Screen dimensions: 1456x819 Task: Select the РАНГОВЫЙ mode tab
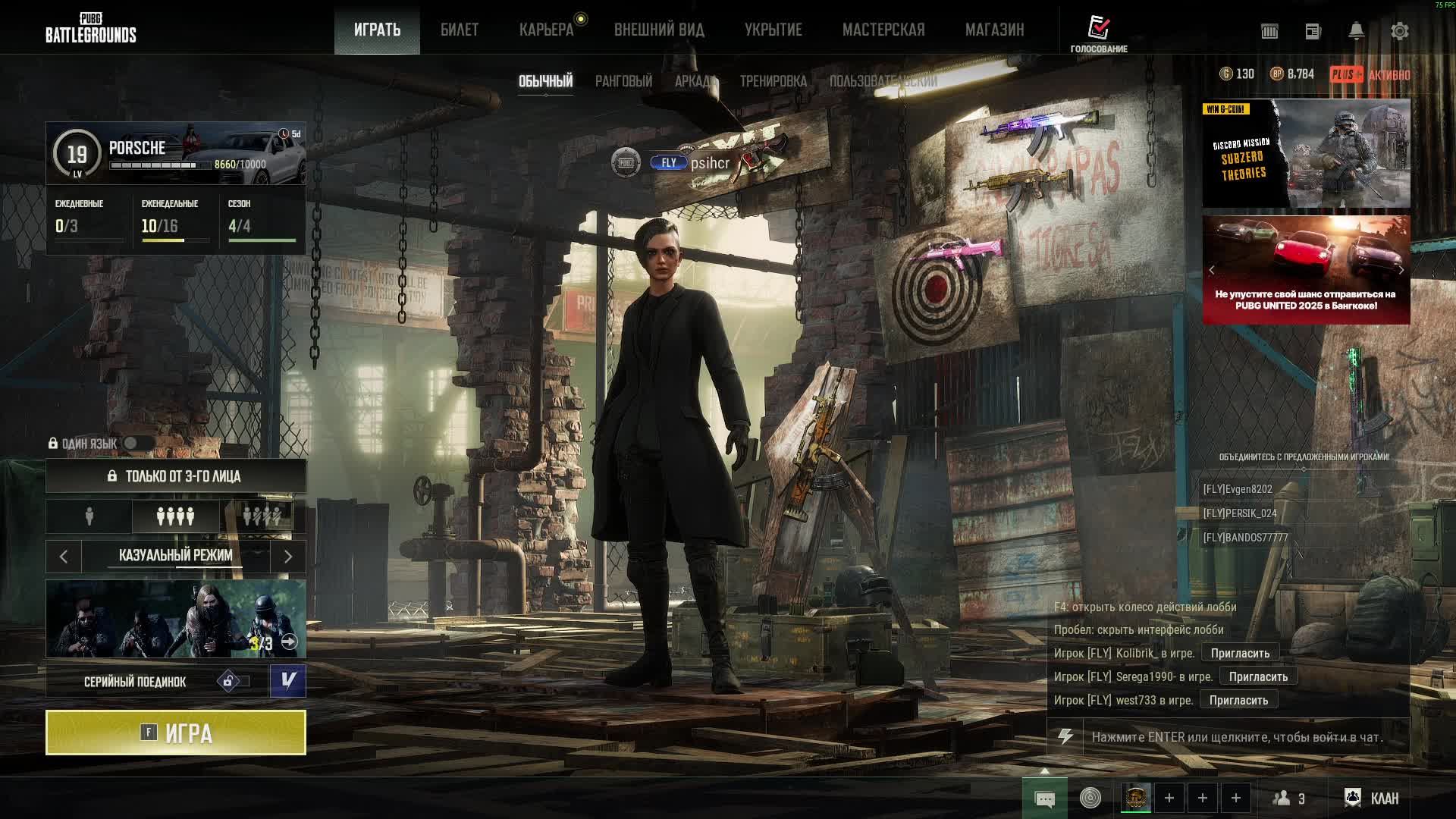(x=623, y=81)
